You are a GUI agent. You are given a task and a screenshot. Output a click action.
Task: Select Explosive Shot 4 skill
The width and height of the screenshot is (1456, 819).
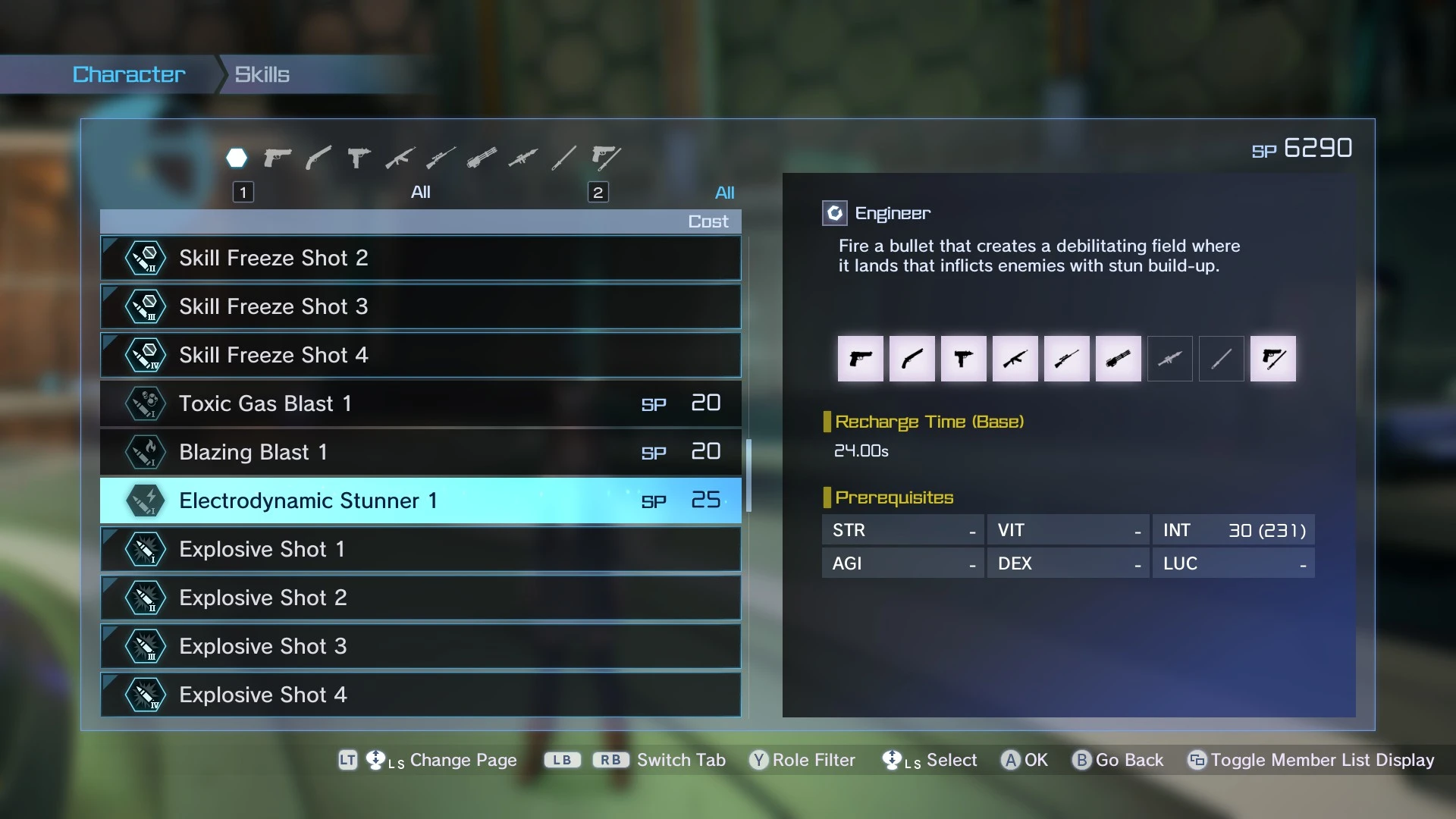pos(420,695)
